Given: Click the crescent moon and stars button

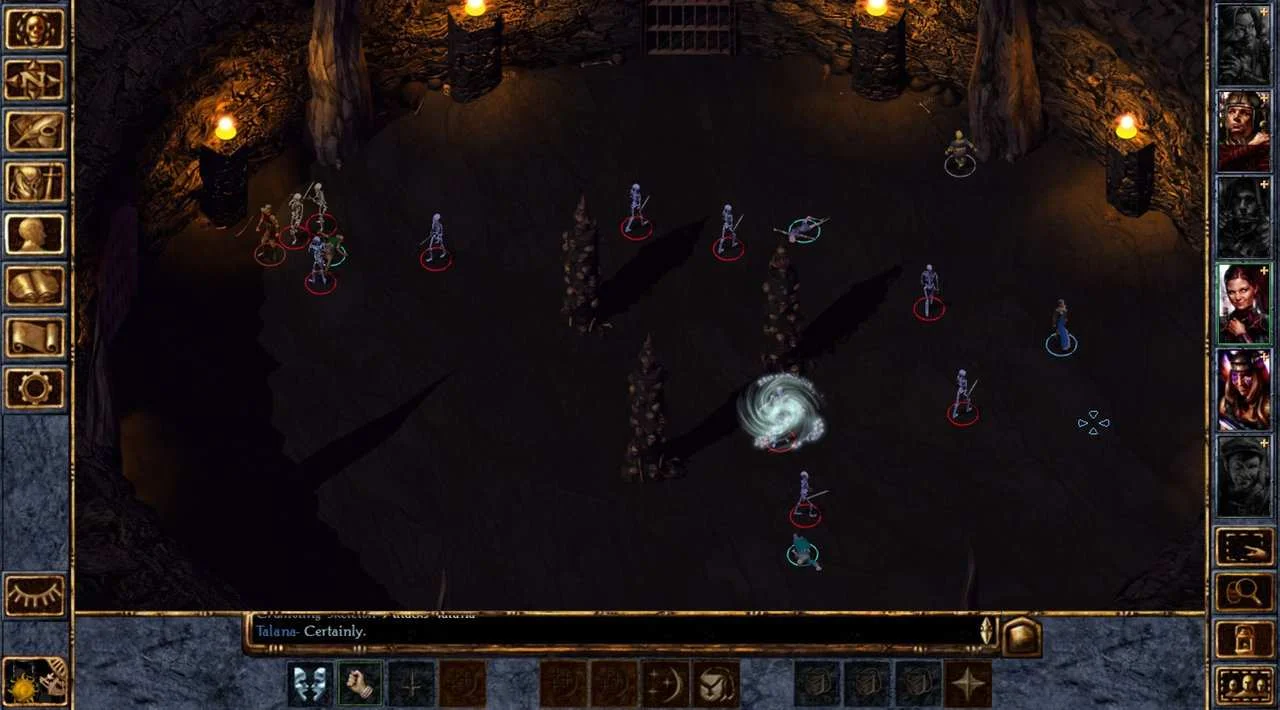Looking at the screenshot, I should coord(666,684).
